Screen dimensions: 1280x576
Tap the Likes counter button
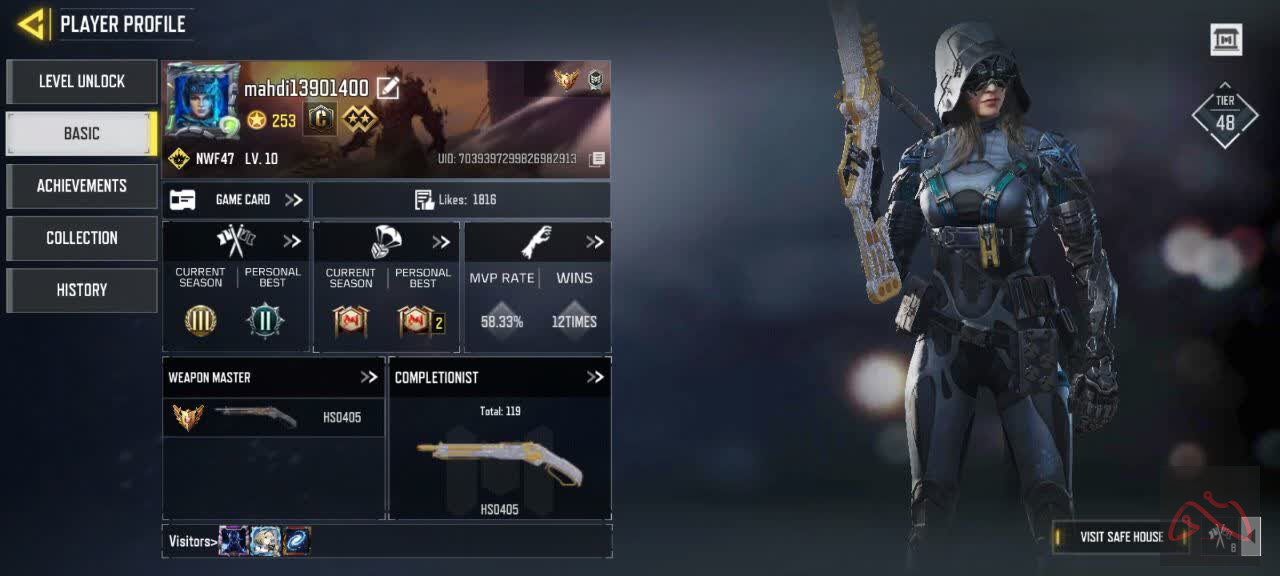coord(461,200)
